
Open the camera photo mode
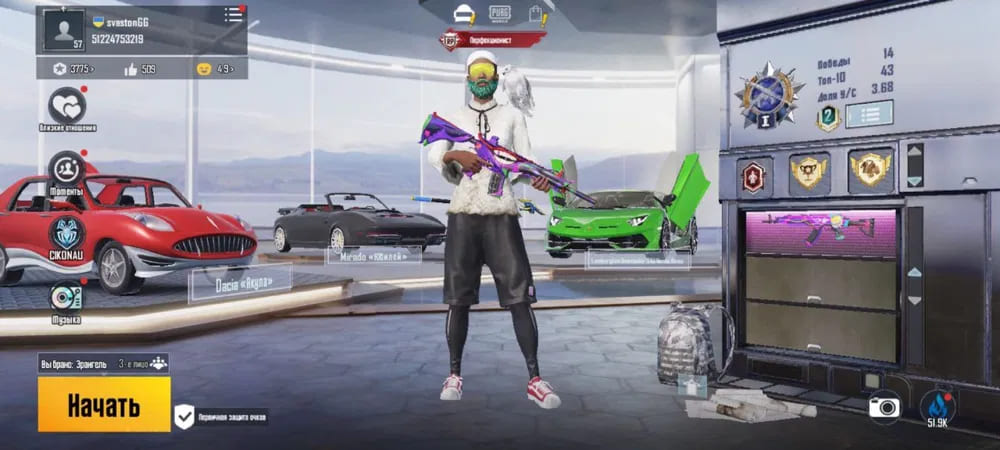[x=884, y=406]
